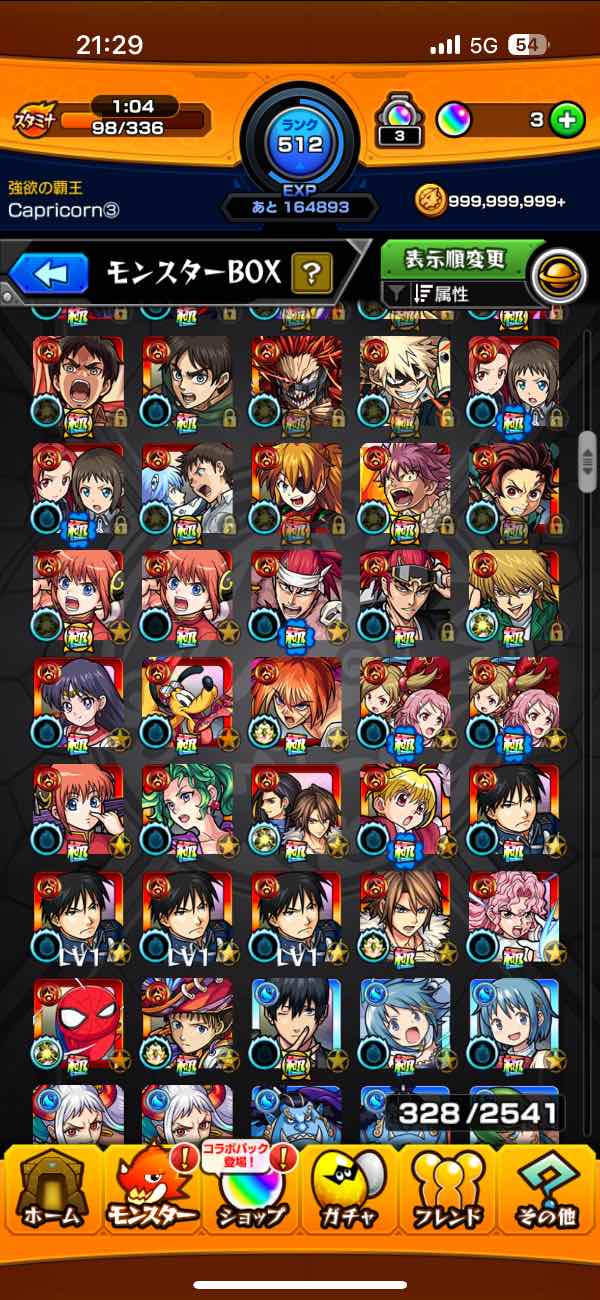Open the question mark help button
The width and height of the screenshot is (600, 1300).
pyautogui.click(x=311, y=272)
